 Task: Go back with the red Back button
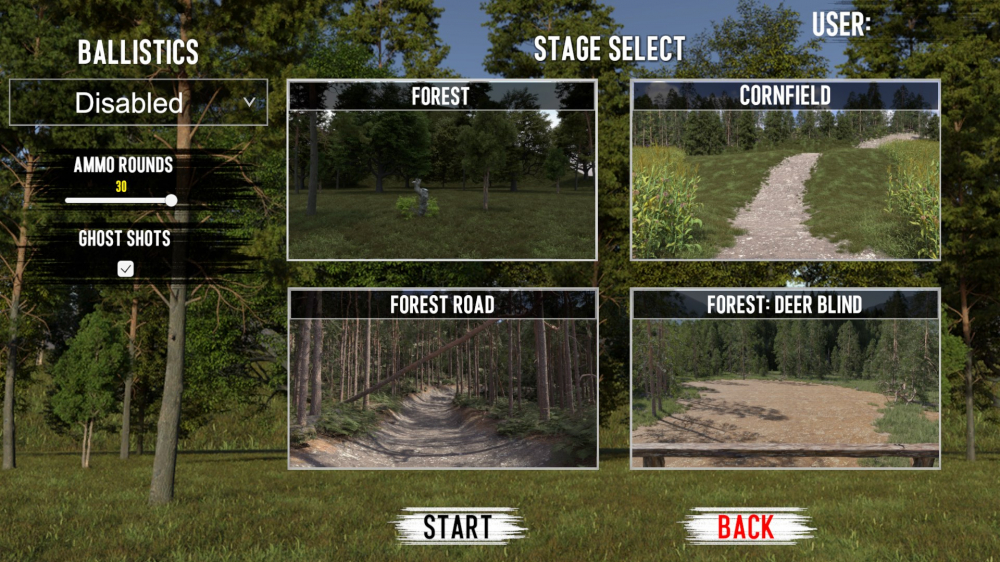[x=746, y=526]
